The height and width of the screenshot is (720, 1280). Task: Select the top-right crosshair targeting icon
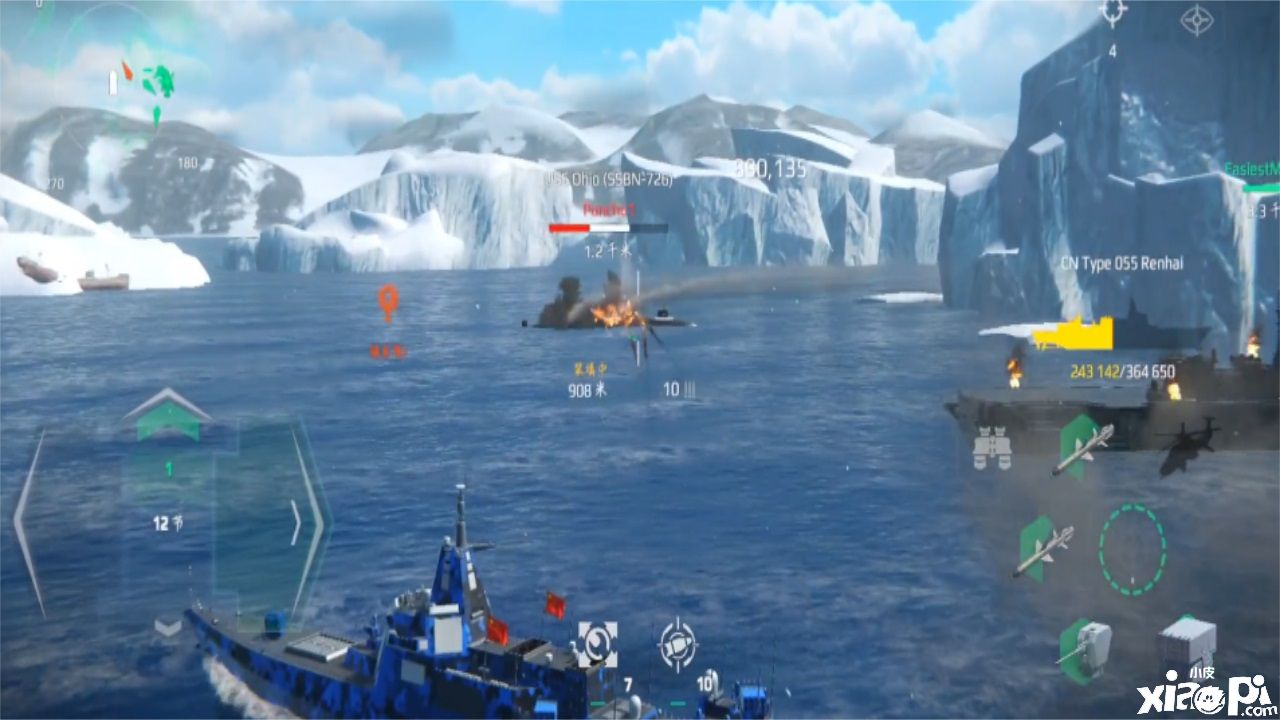[1112, 13]
